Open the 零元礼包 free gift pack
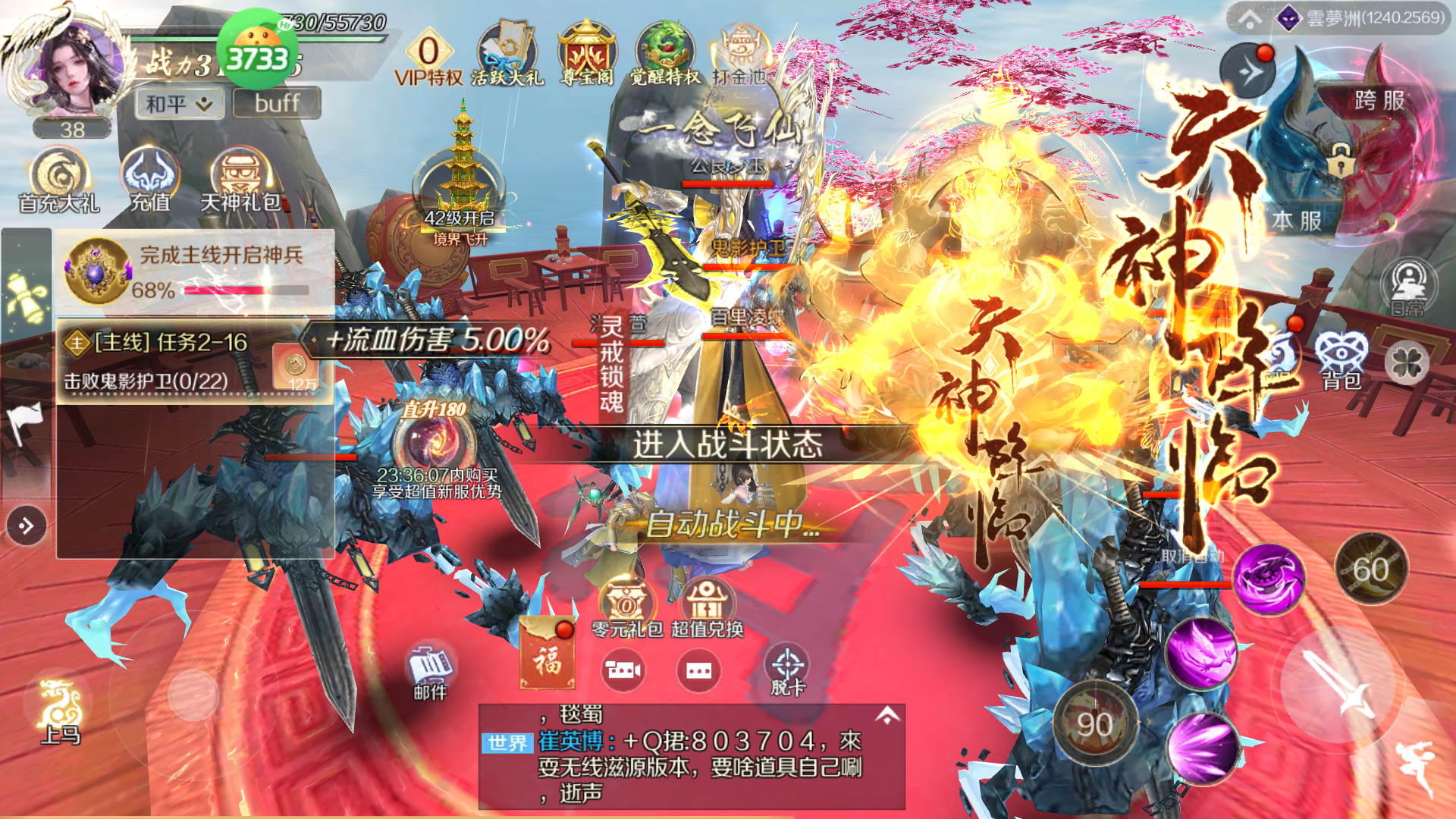The width and height of the screenshot is (1456, 819). click(627, 608)
